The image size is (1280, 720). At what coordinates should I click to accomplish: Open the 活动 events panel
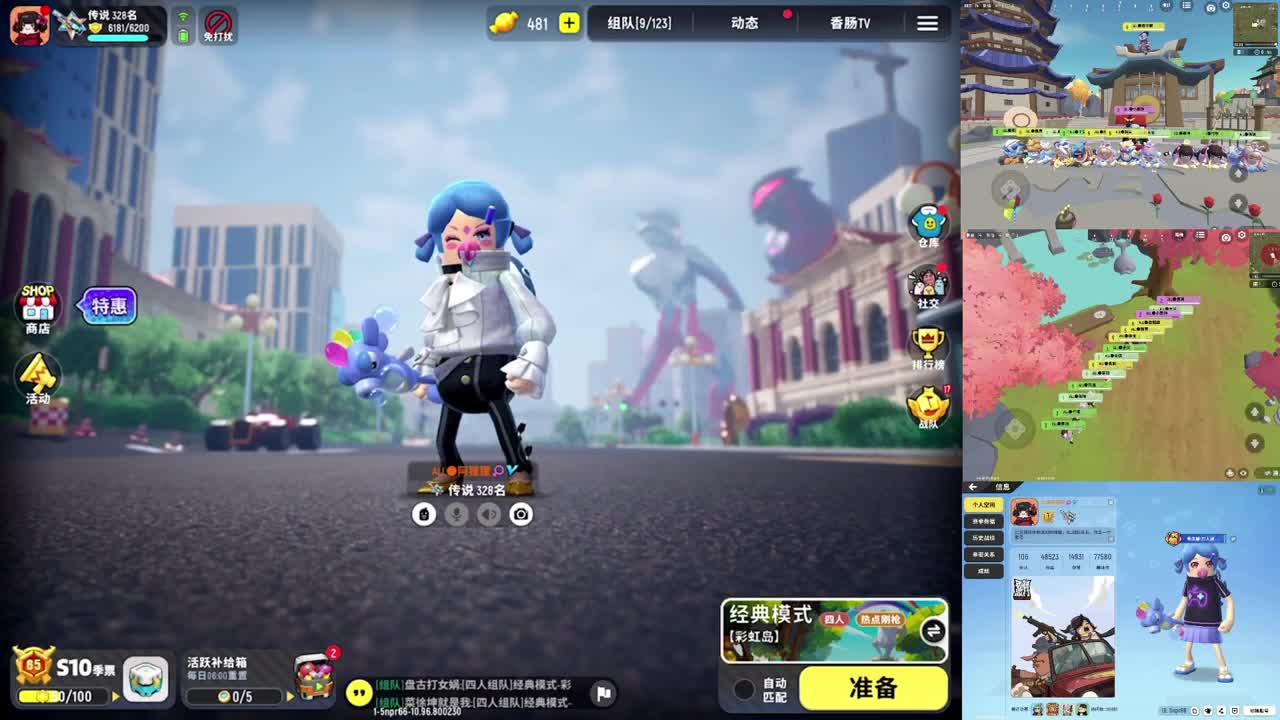pos(40,378)
